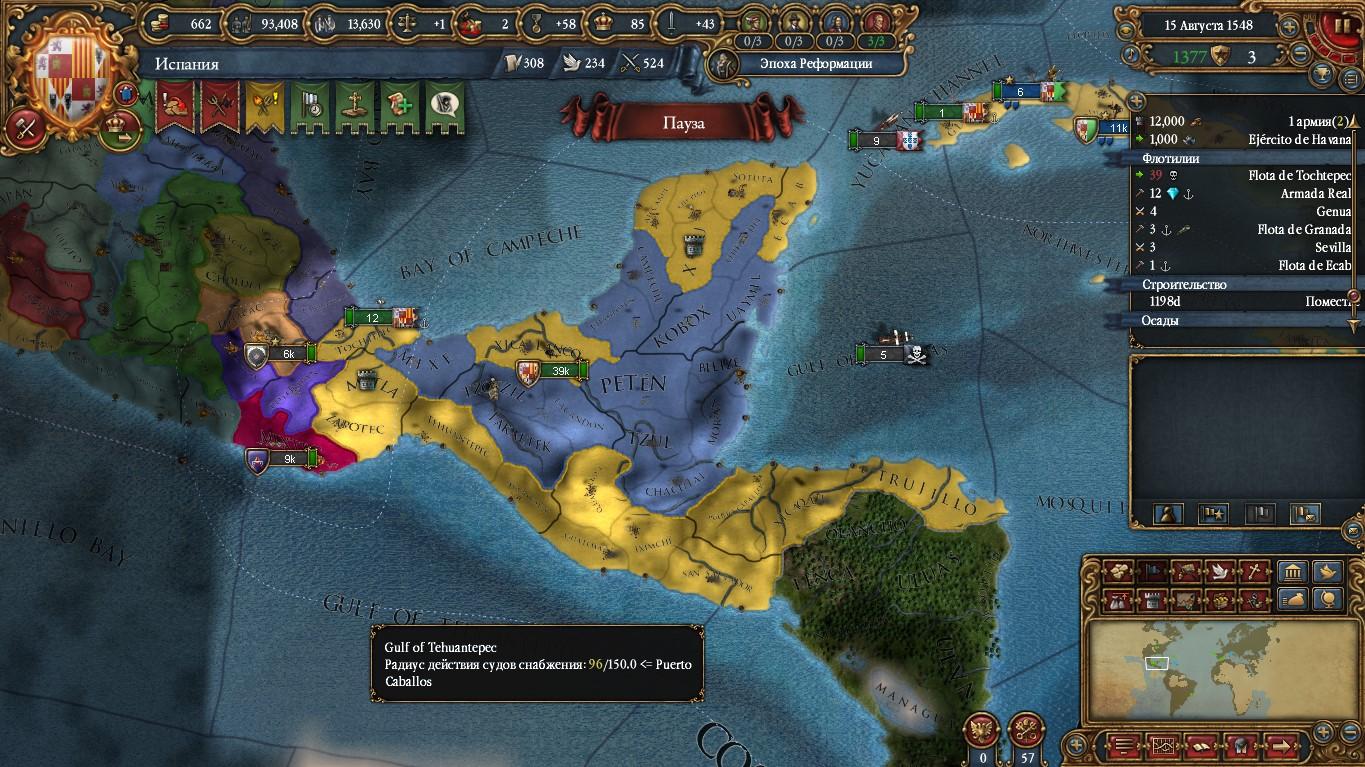Decrease game speed with minus button
Image resolution: width=1365 pixels, height=767 pixels.
1301,55
